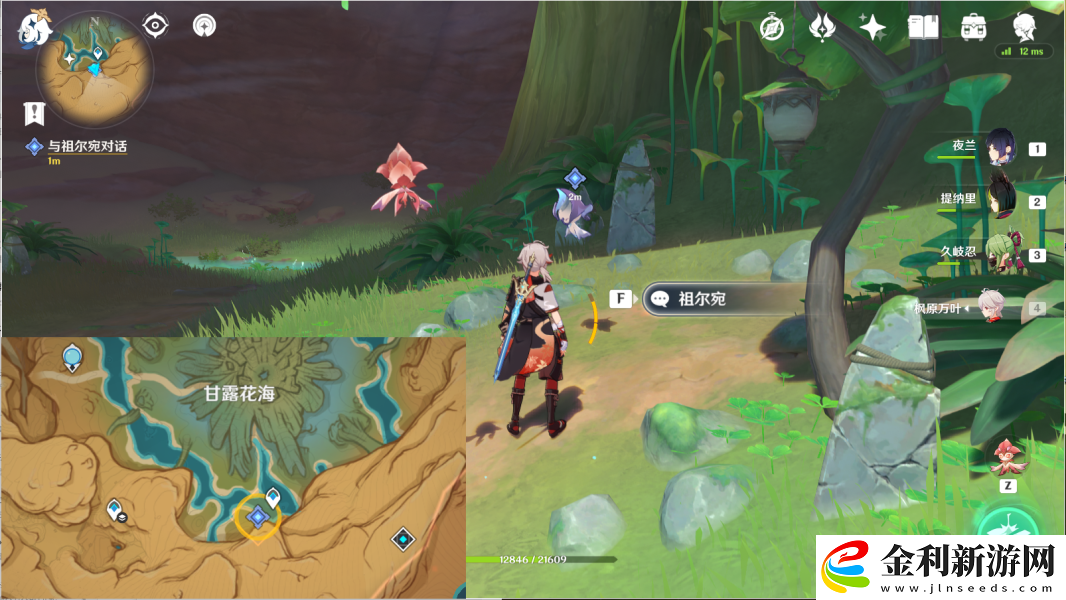Open the four-pointed star wish icon
Image resolution: width=1066 pixels, height=600 pixels.
[872, 27]
